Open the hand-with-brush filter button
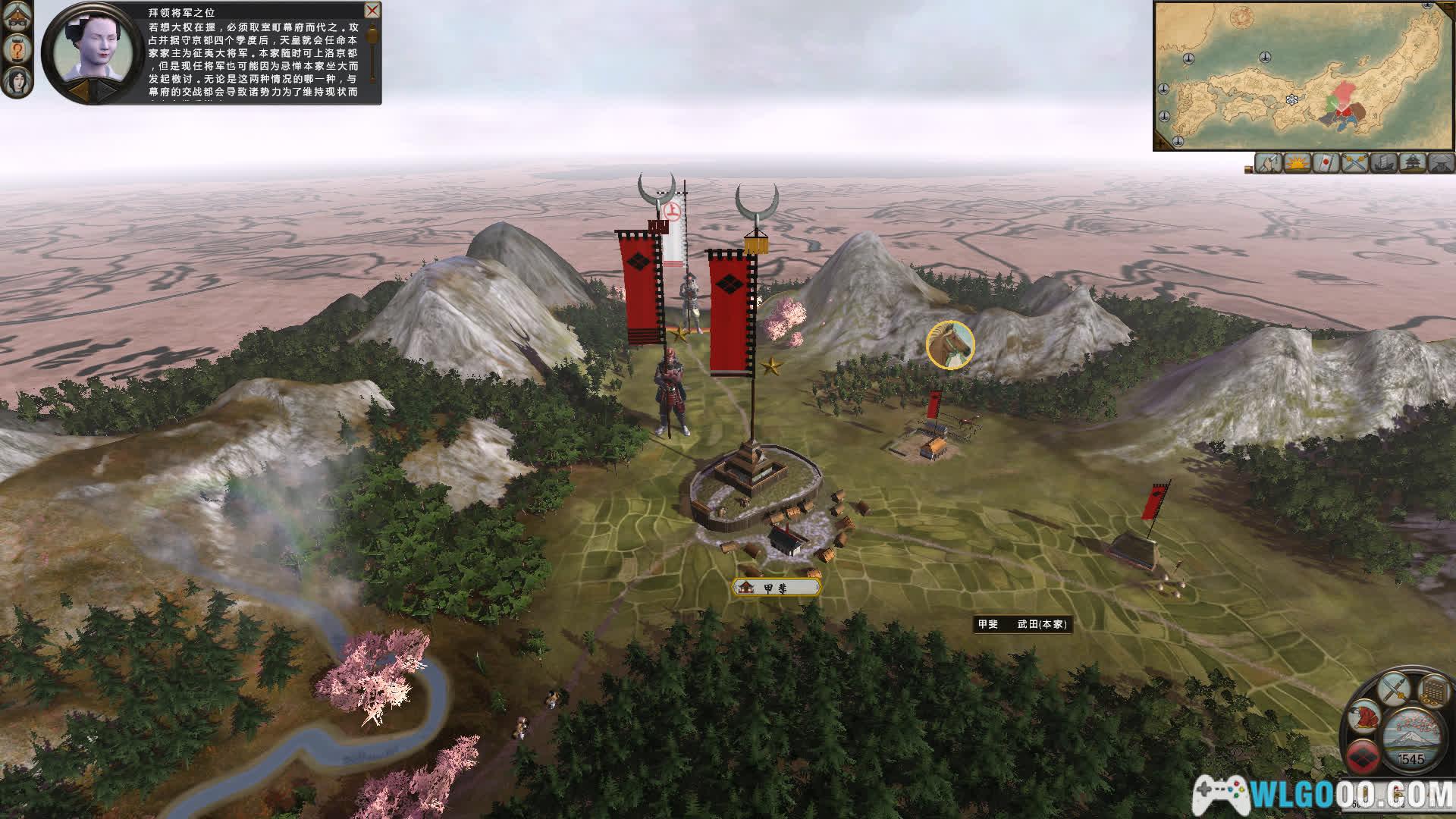 pyautogui.click(x=1269, y=163)
